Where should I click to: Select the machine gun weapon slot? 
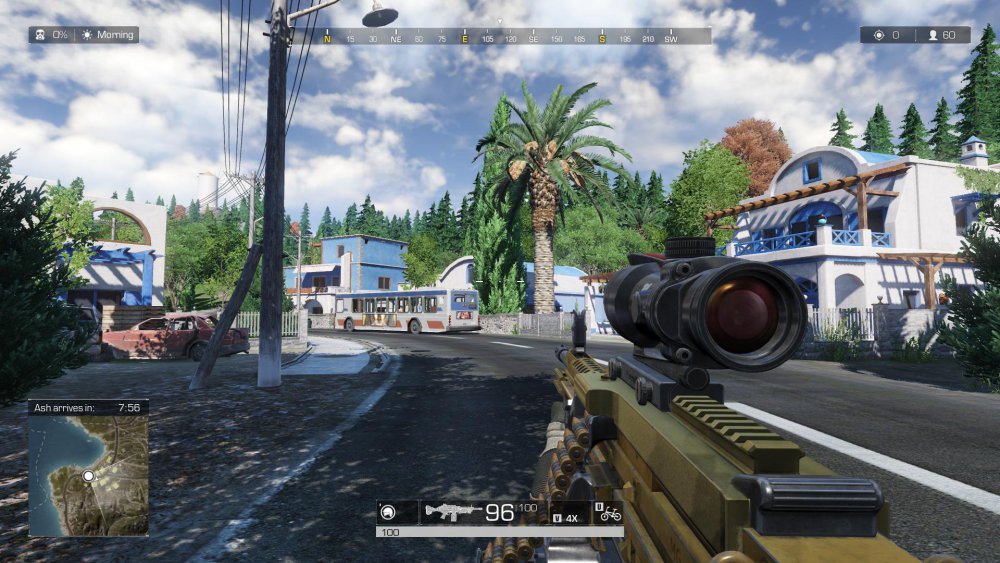coord(452,513)
